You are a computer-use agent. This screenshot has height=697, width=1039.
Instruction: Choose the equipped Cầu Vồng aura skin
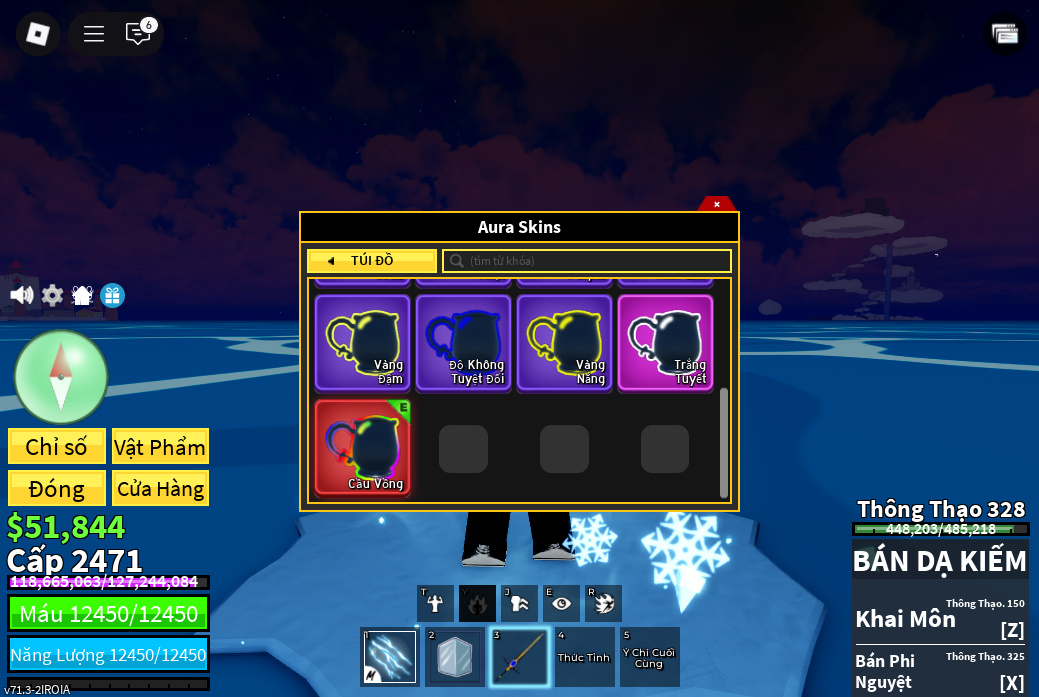click(362, 447)
